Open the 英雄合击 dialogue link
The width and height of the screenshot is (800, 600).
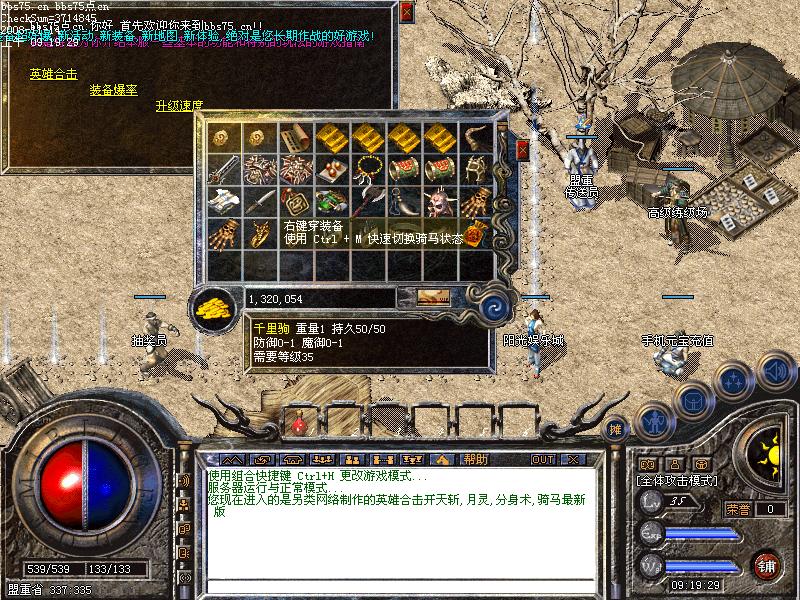(x=53, y=73)
